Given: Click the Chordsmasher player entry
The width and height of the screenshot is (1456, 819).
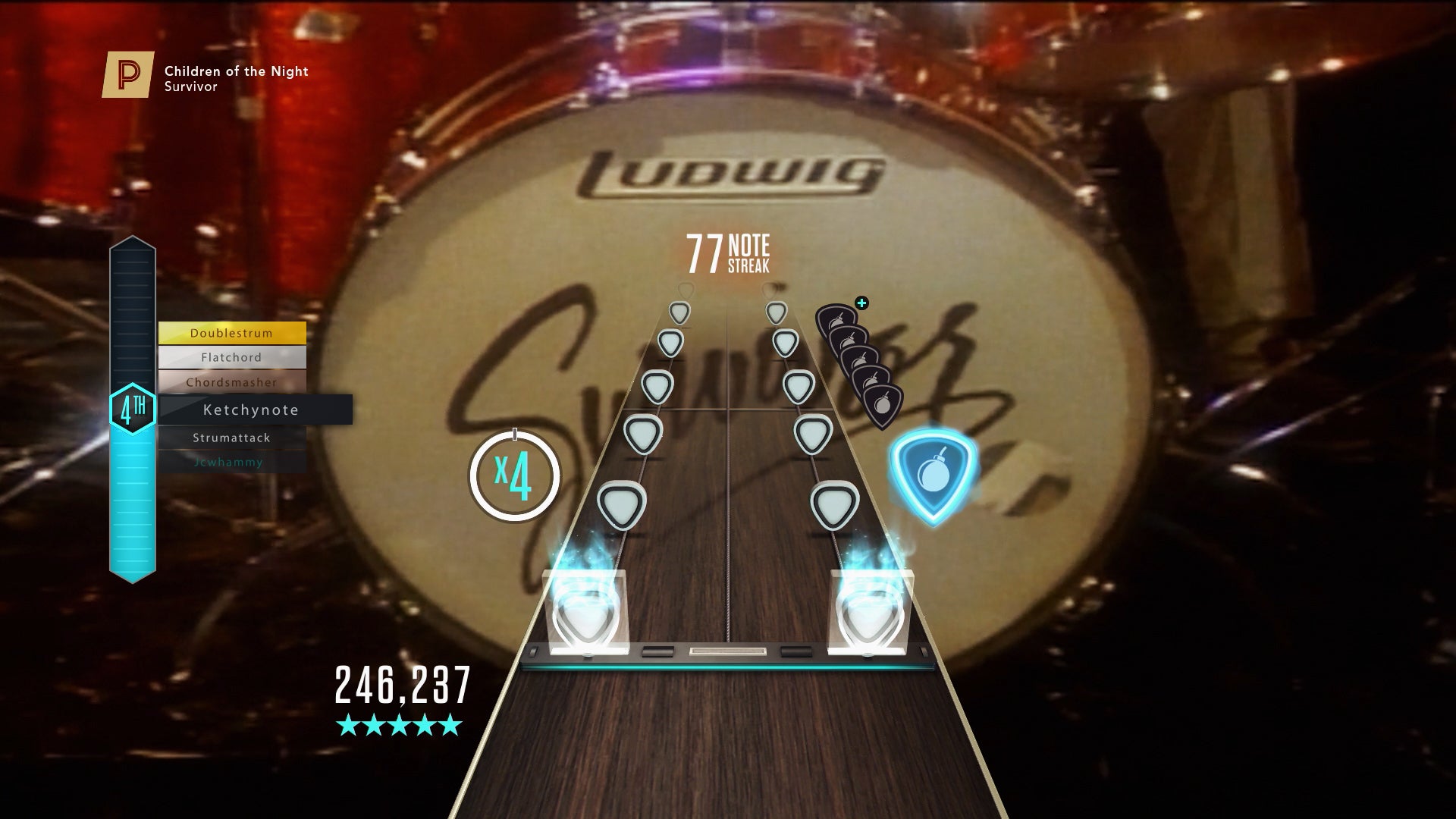Looking at the screenshot, I should (231, 382).
